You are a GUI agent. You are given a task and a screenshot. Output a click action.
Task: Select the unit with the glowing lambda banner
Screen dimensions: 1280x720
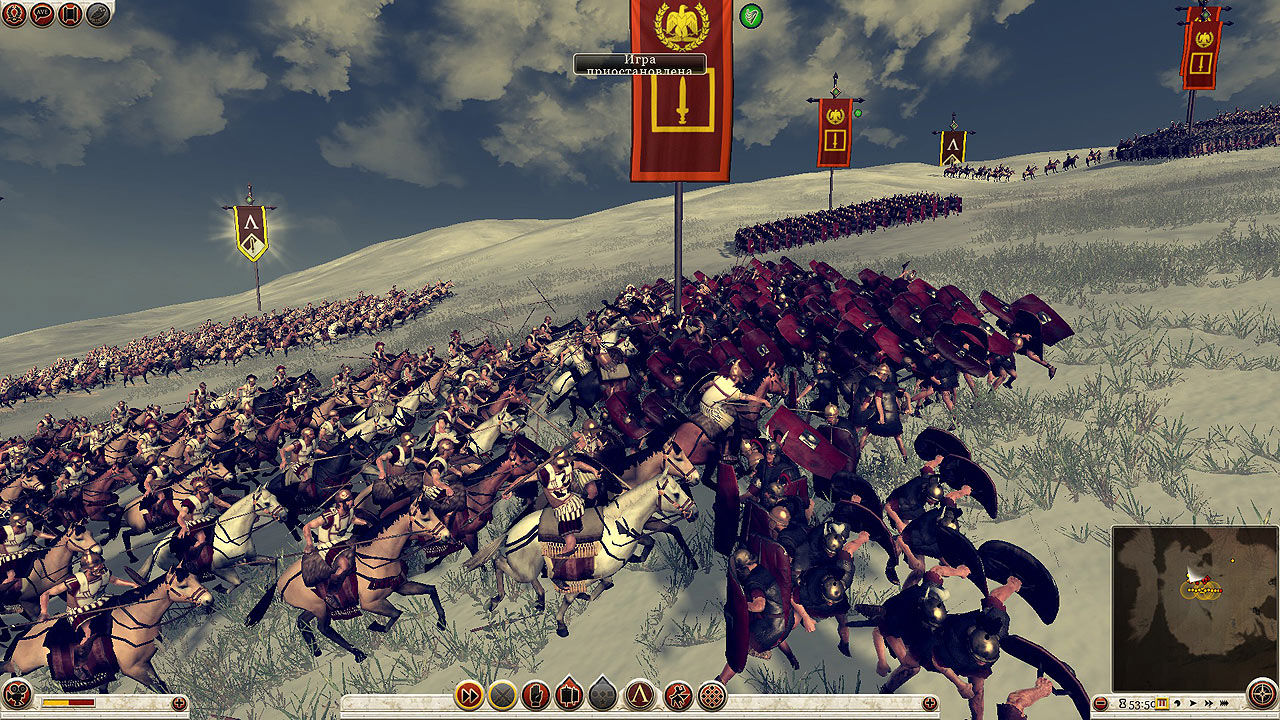[x=250, y=232]
